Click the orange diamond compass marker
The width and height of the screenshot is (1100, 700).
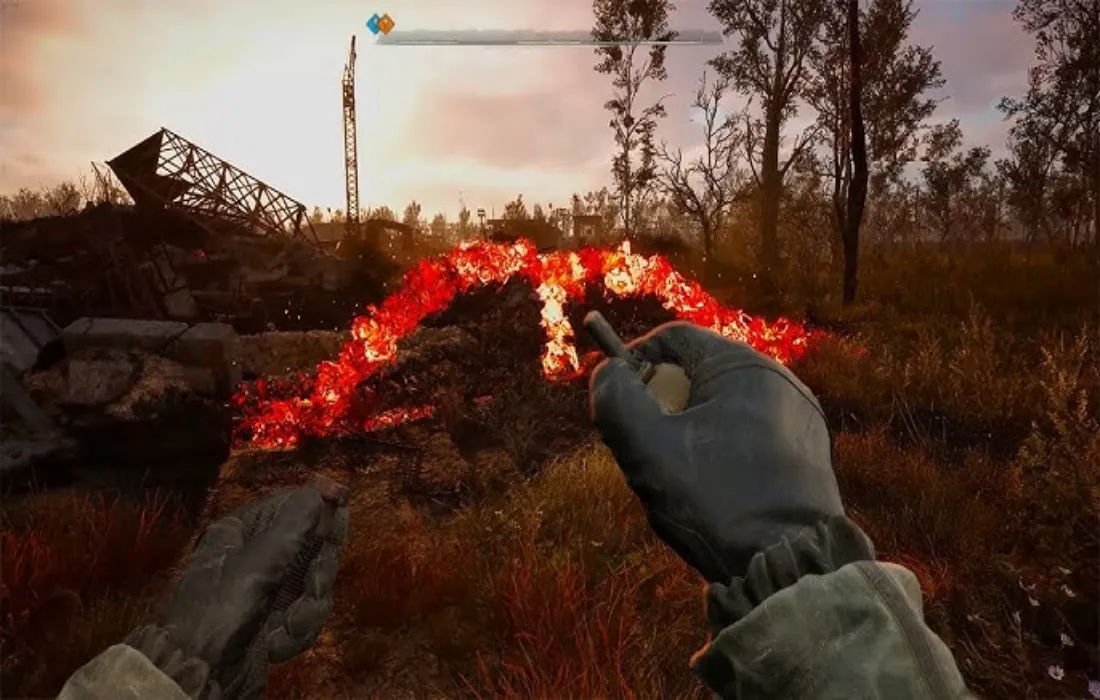385,23
